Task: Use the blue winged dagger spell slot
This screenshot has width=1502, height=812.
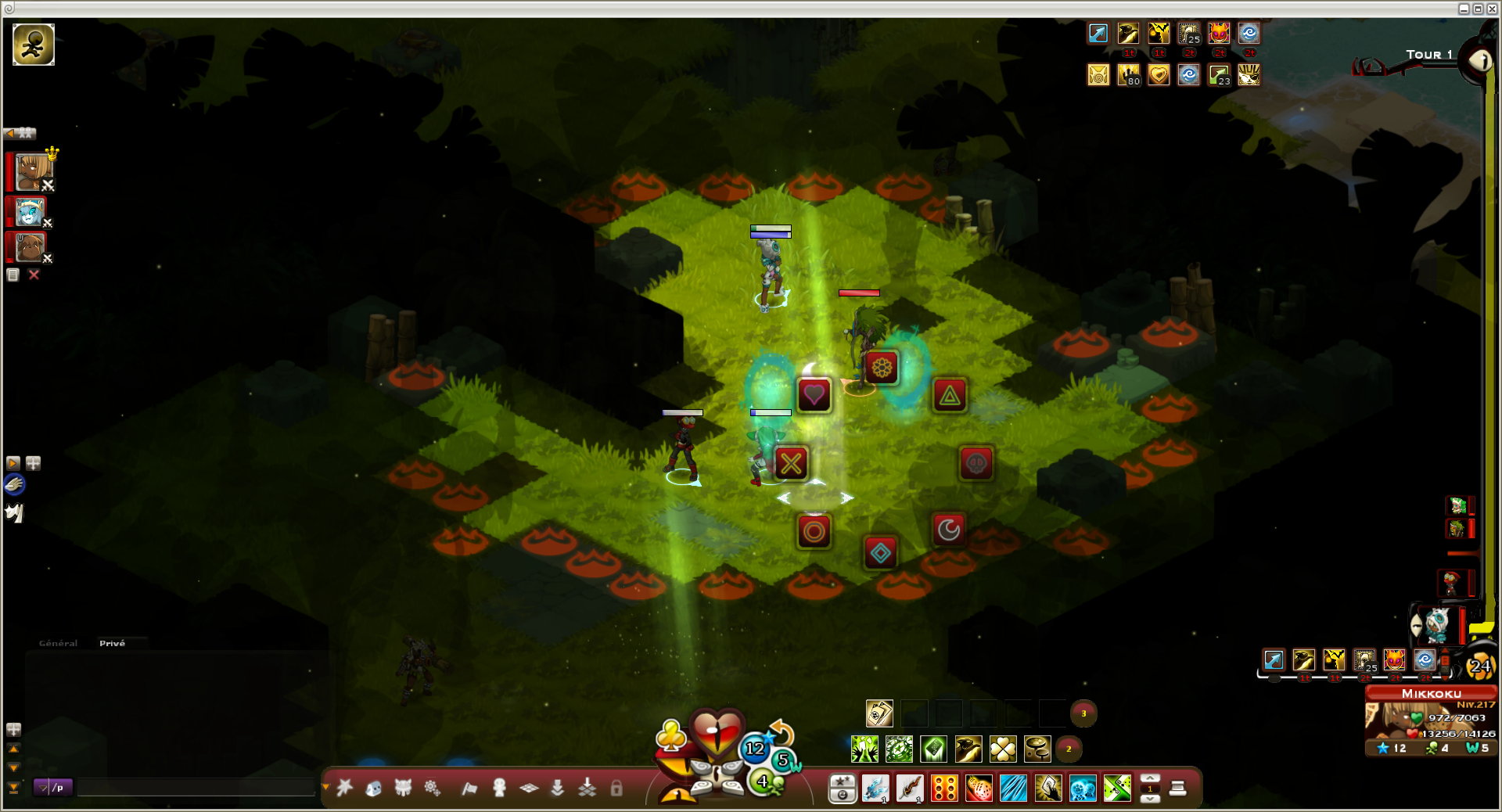Action: tap(875, 789)
